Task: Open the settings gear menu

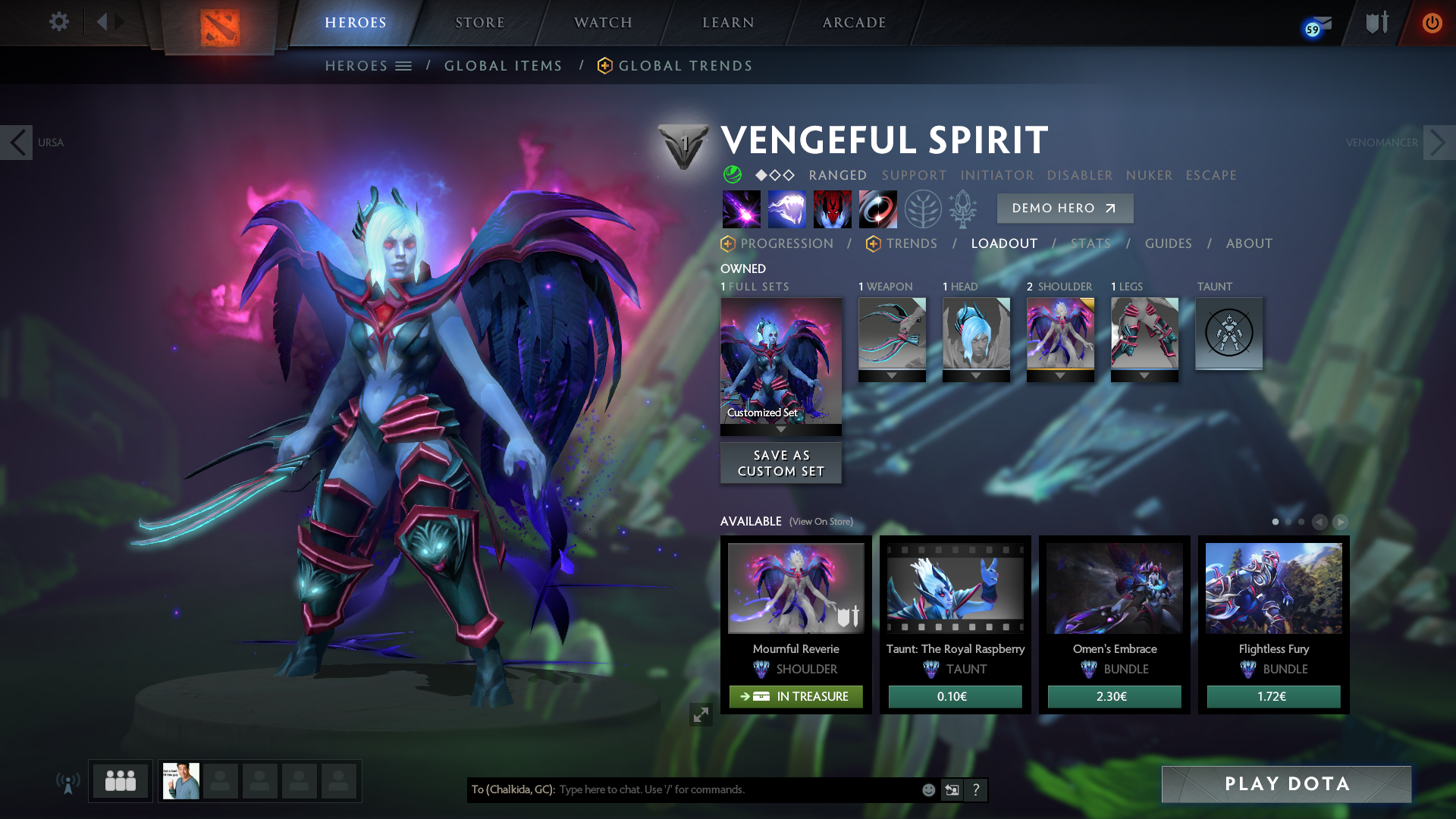Action: click(58, 21)
